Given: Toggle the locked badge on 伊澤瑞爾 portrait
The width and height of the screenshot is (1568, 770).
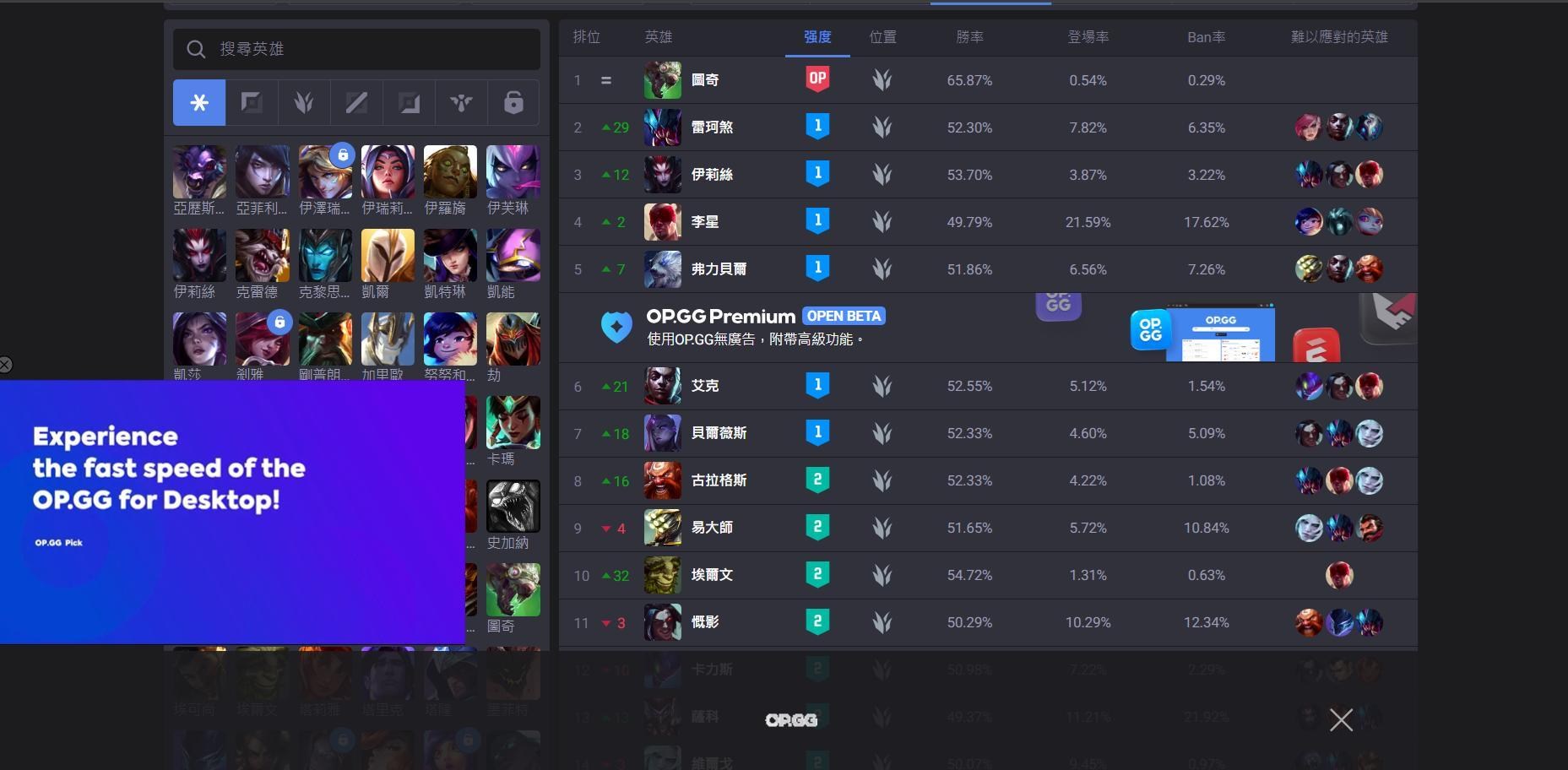Looking at the screenshot, I should point(343,155).
